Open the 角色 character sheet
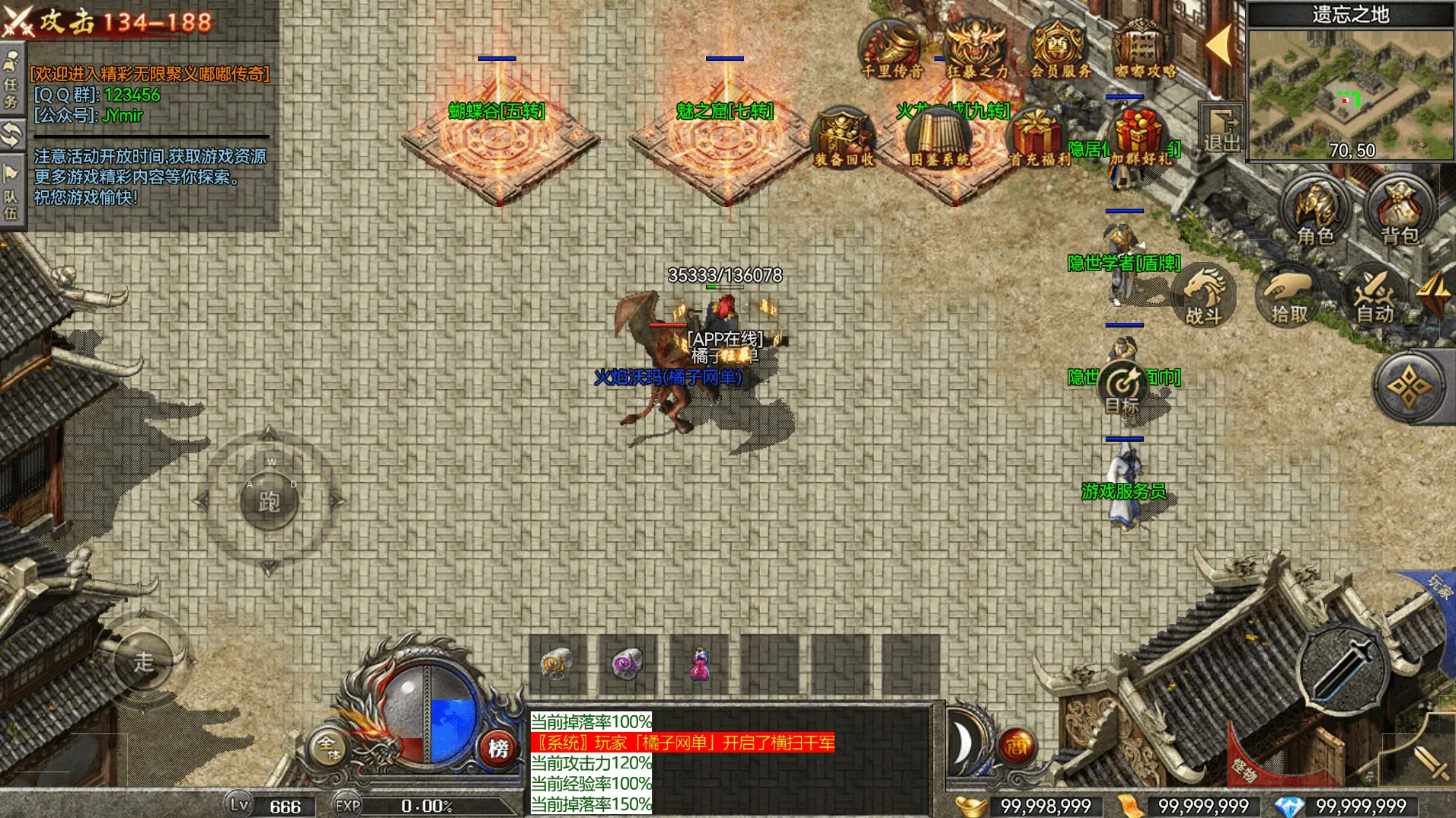The width and height of the screenshot is (1456, 818). 1315,211
